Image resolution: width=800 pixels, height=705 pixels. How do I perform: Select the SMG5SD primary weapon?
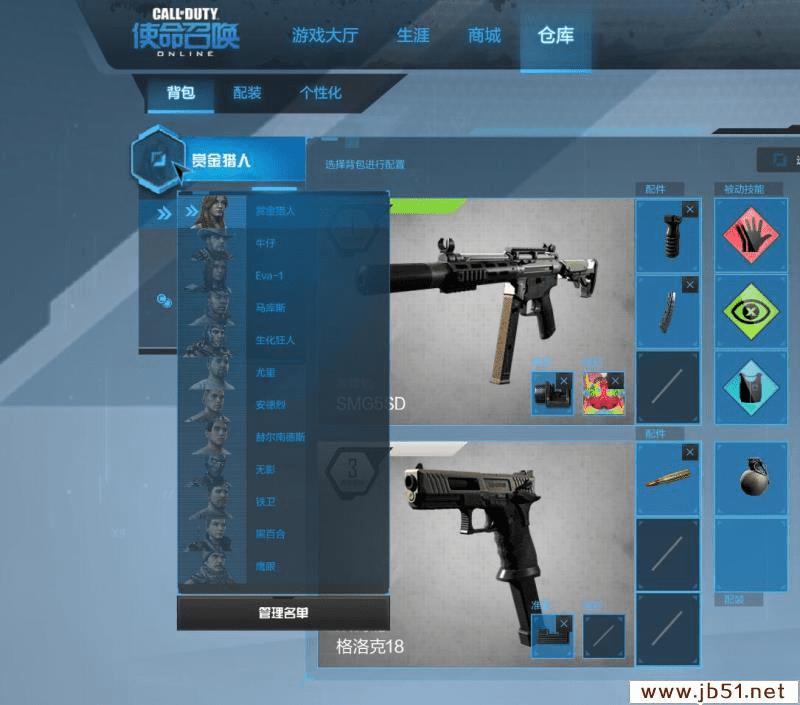click(480, 290)
